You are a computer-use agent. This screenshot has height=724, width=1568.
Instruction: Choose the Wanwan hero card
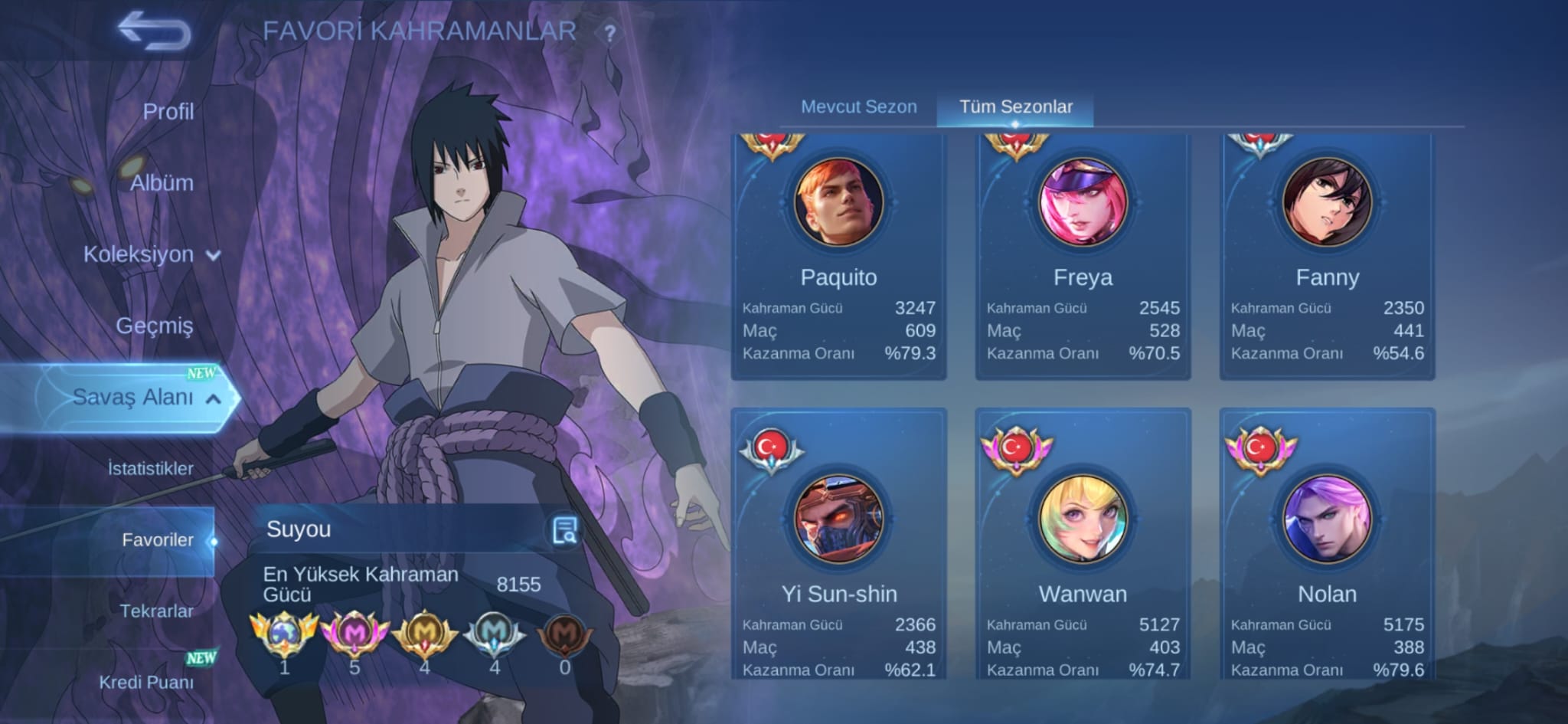pyautogui.click(x=1083, y=544)
